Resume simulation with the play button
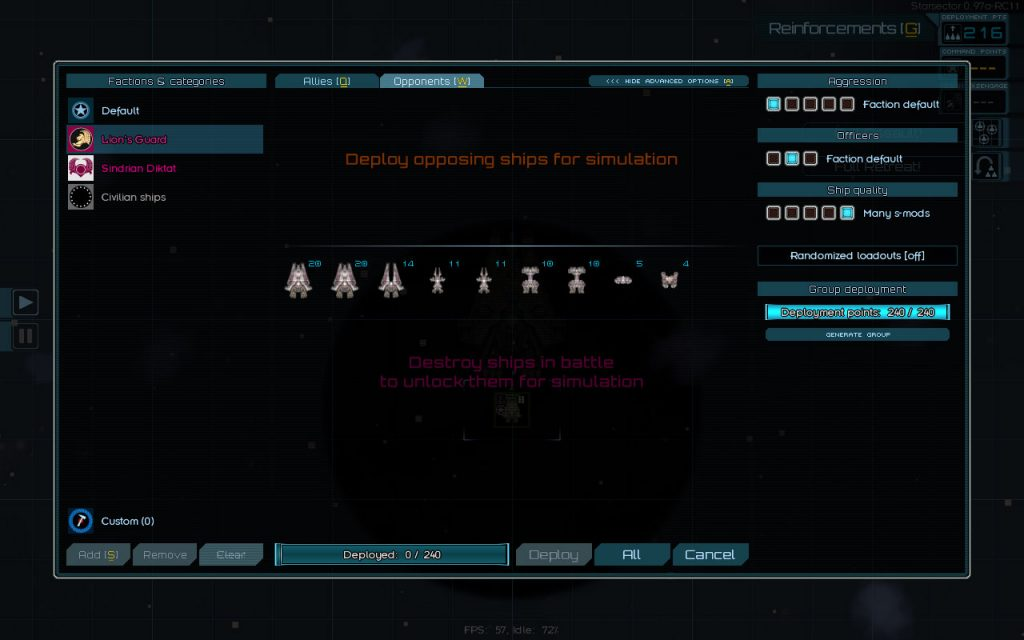Viewport: 1024px width, 640px height. (x=25, y=302)
